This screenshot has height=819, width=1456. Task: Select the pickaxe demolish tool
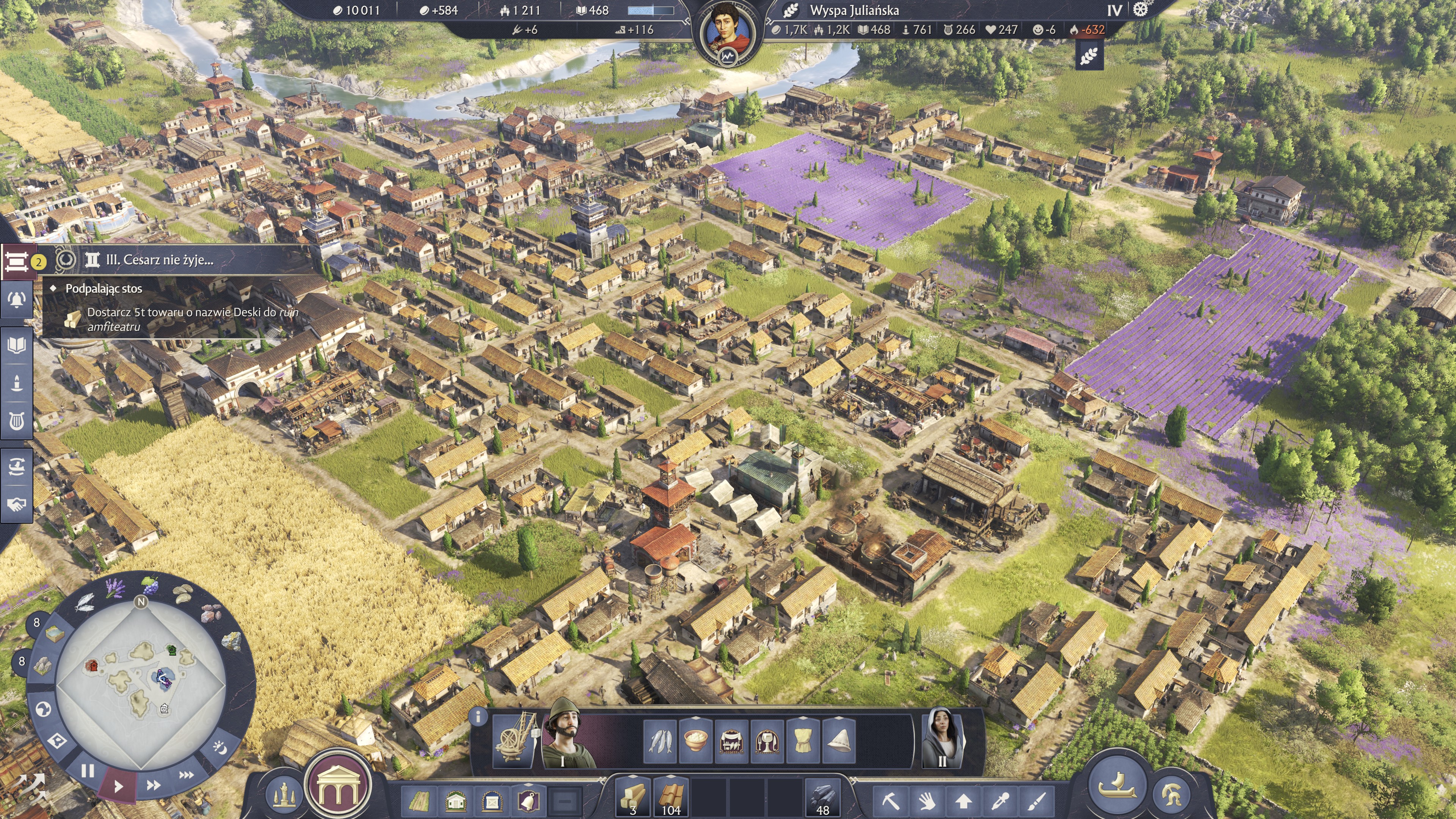891,800
